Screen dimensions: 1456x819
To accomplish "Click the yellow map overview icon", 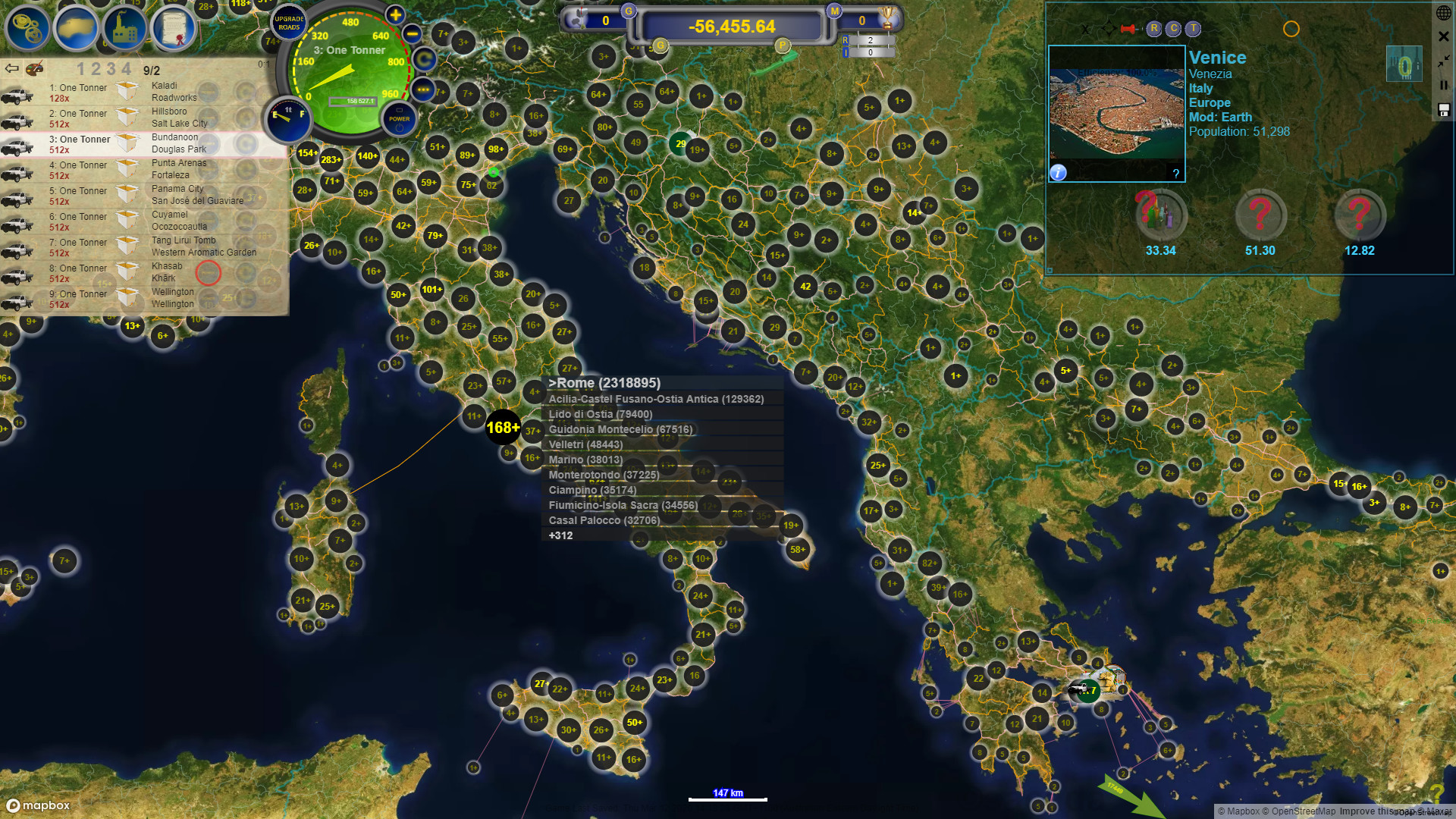I will [76, 28].
